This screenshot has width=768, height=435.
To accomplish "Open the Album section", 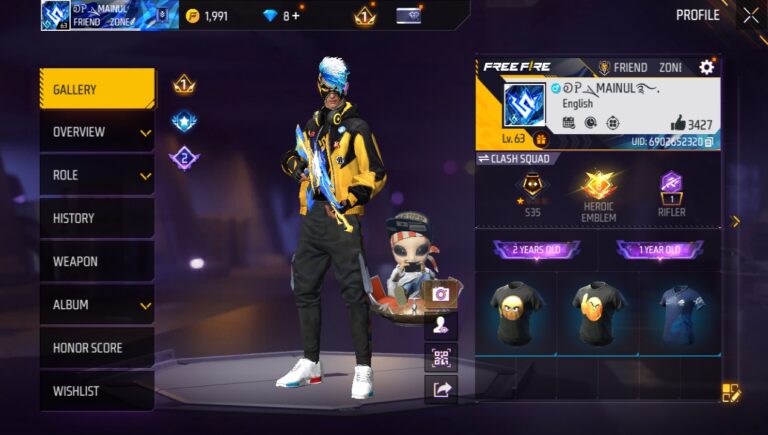I will [97, 304].
